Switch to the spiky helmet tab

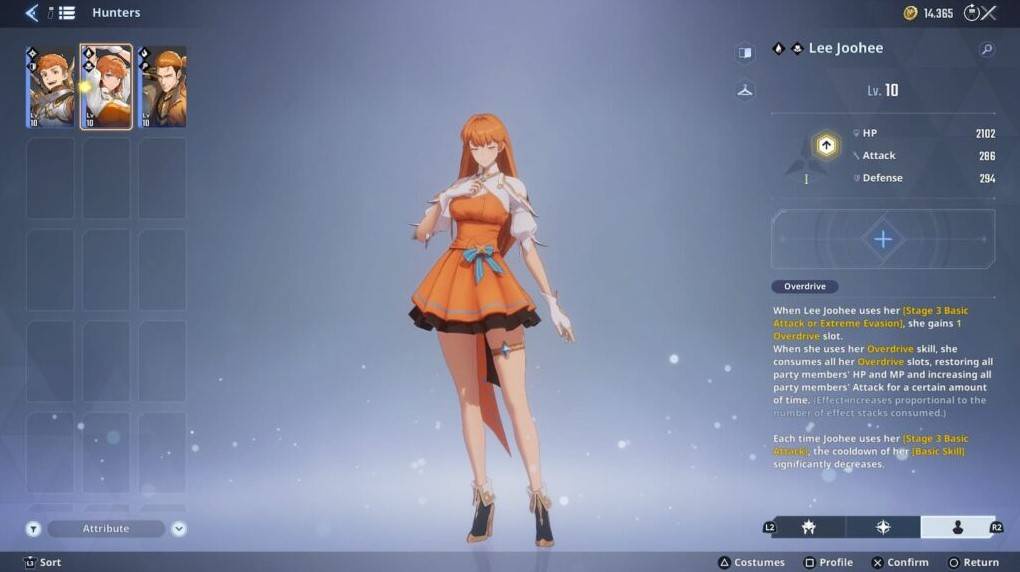[x=809, y=527]
